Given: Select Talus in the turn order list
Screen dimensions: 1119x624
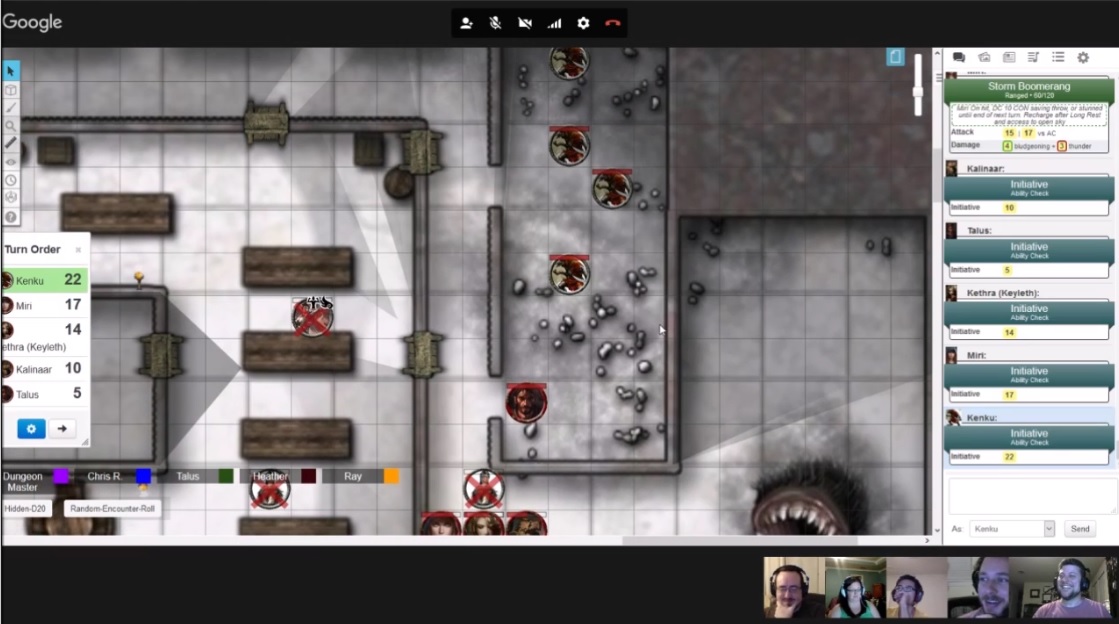Looking at the screenshot, I should coord(45,395).
